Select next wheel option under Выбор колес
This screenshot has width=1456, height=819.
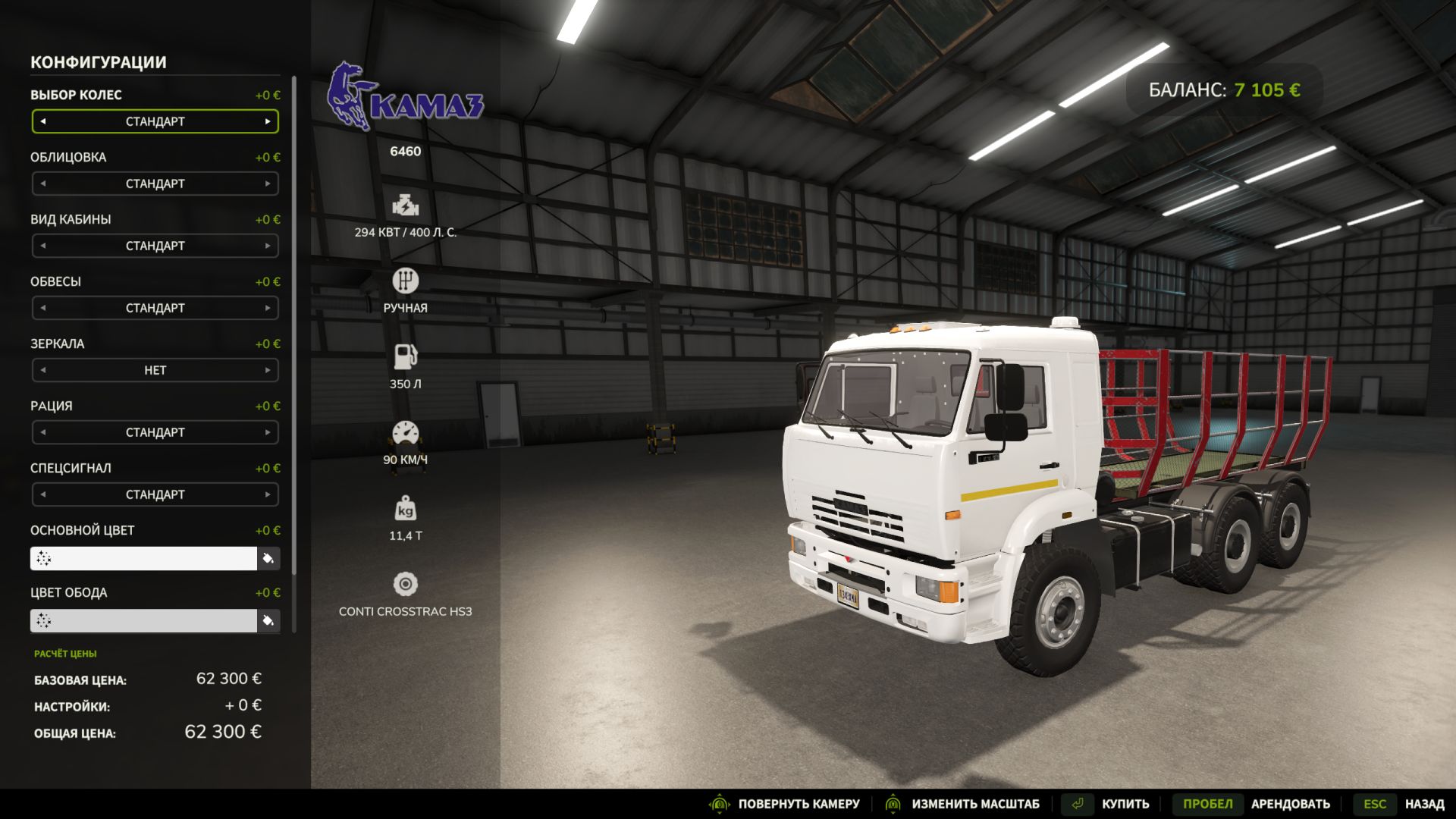(268, 121)
